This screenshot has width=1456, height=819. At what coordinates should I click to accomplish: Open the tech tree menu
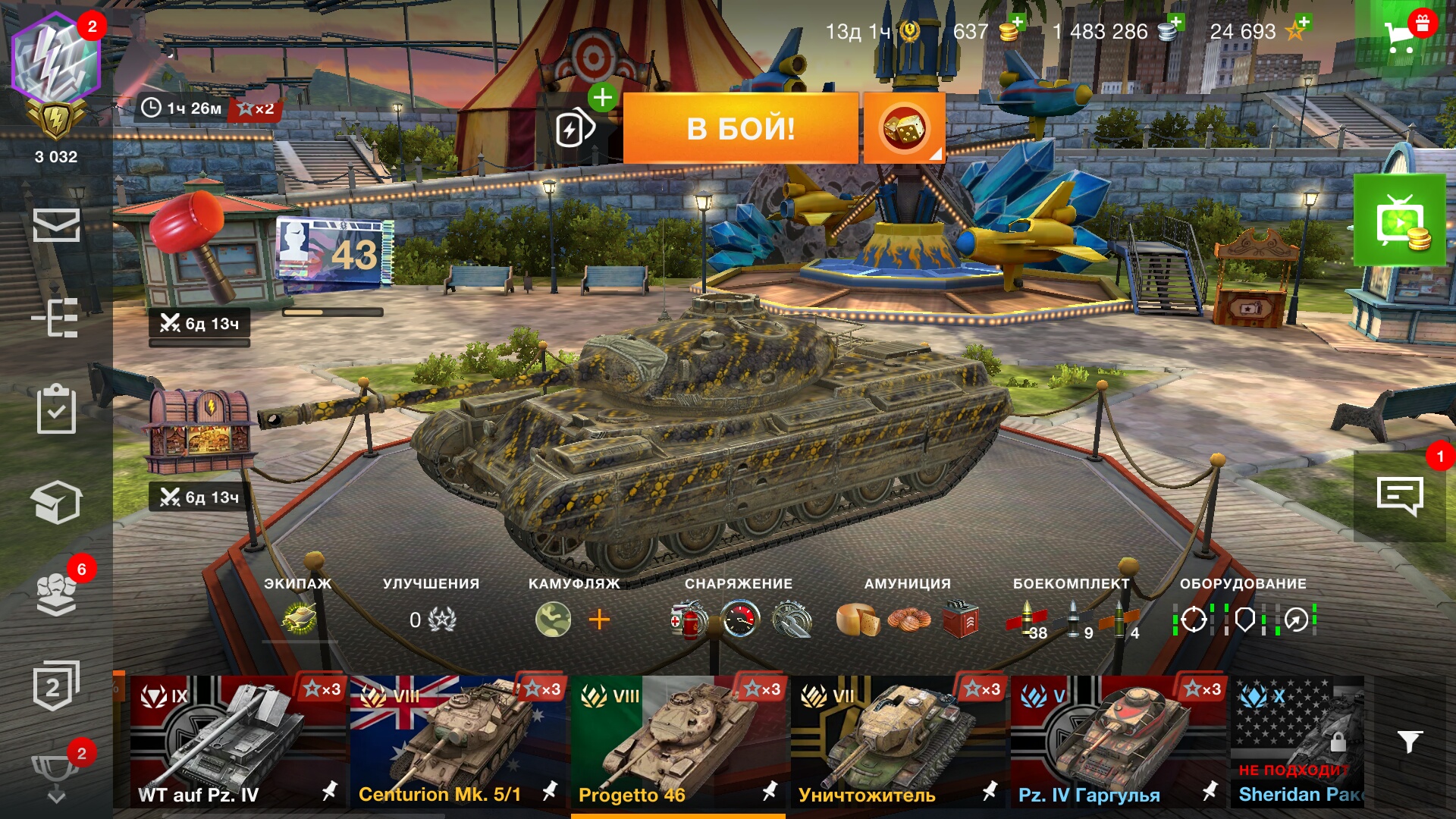tap(56, 317)
